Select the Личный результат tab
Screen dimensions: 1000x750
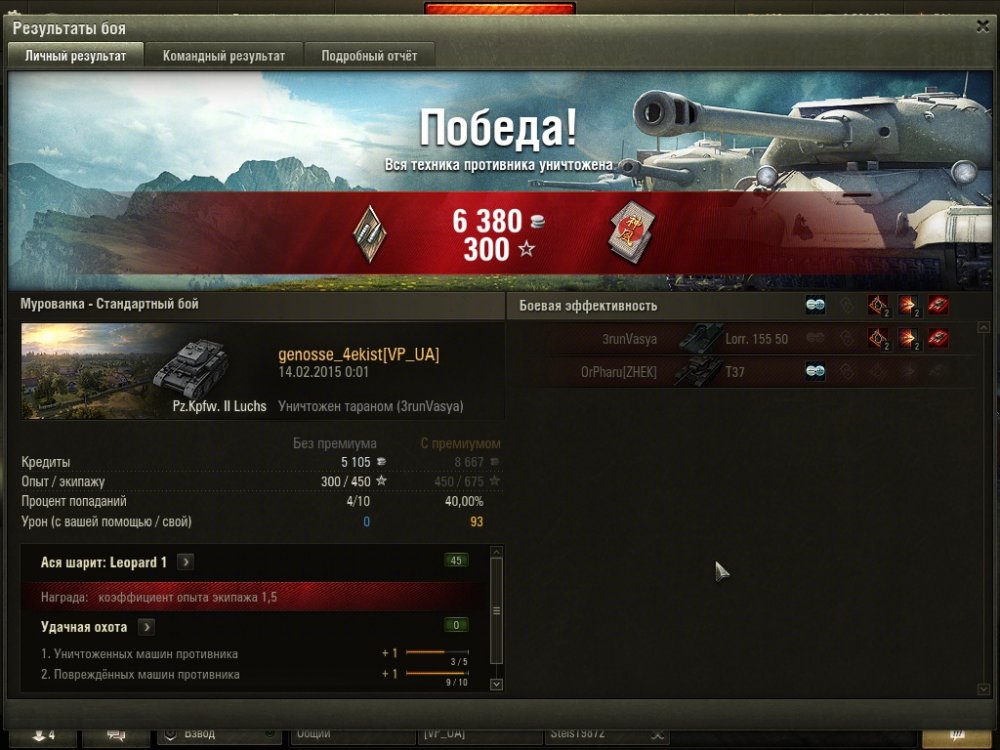tap(75, 56)
